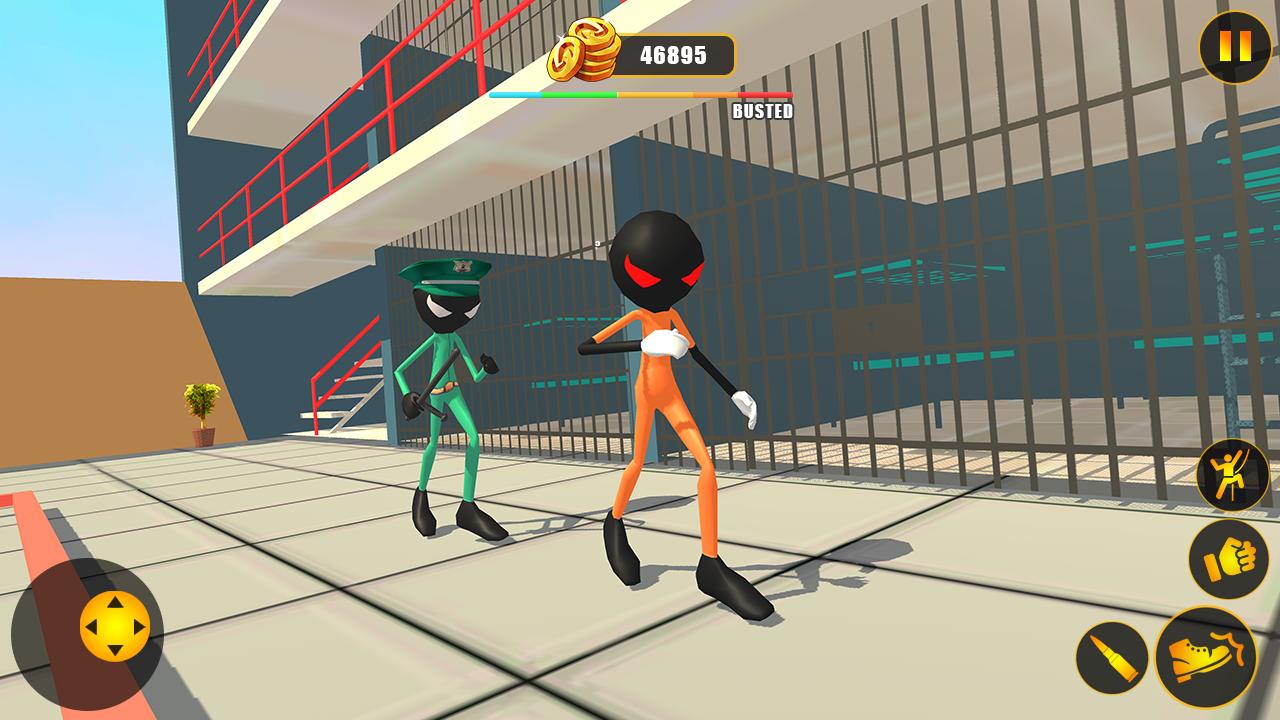Click the potted plant on the ledge
Screen dimensions: 1280x720
pyautogui.click(x=203, y=414)
